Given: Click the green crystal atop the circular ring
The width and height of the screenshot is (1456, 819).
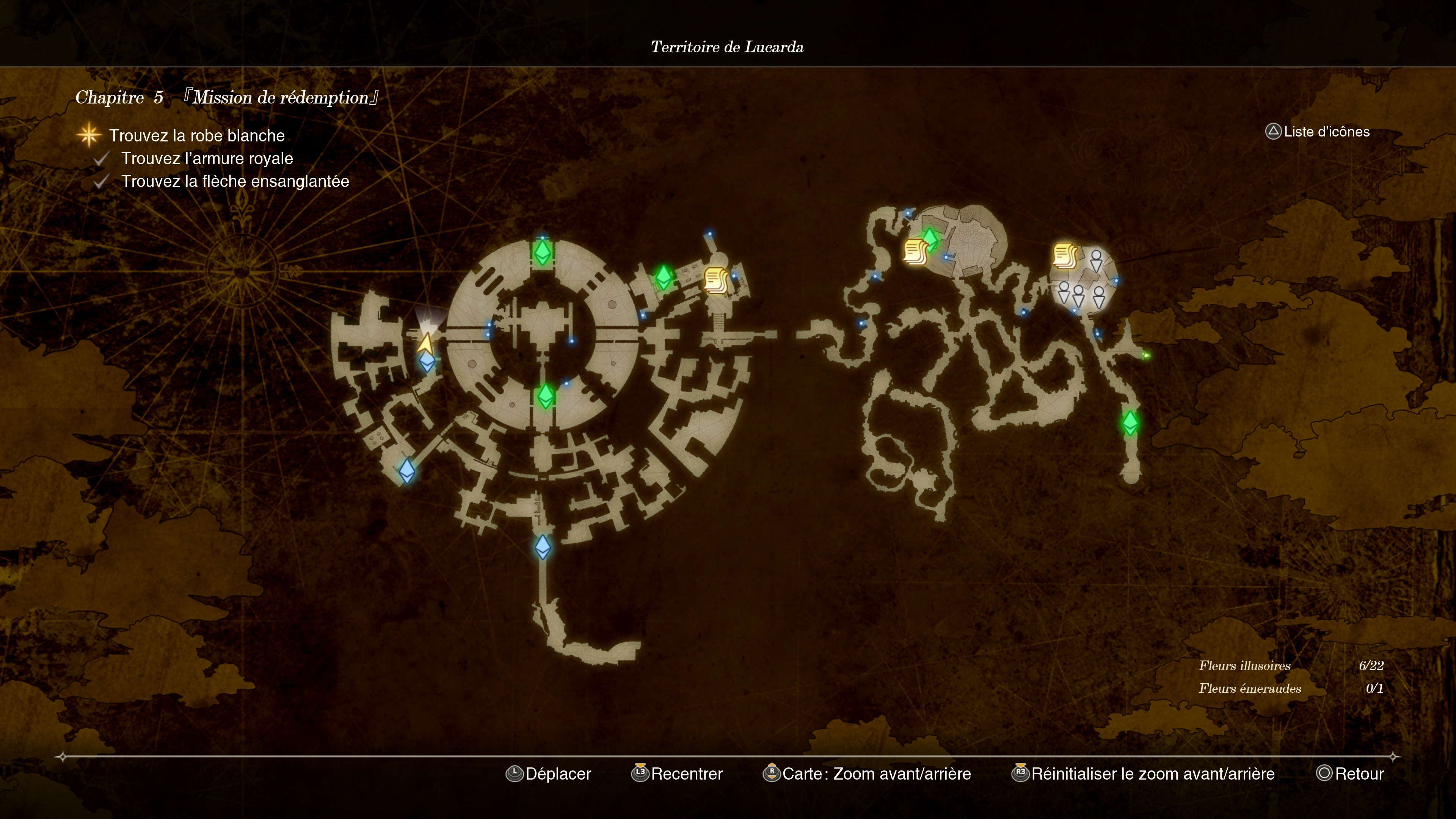Looking at the screenshot, I should point(542,252).
